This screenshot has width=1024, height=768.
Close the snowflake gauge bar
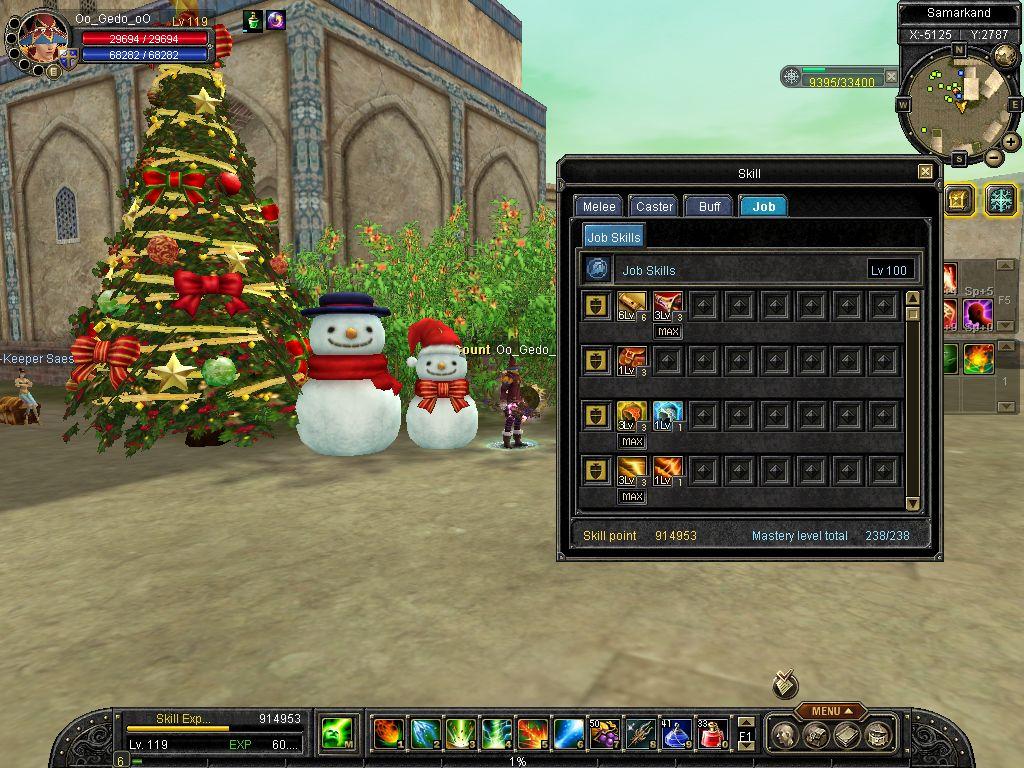pos(891,76)
